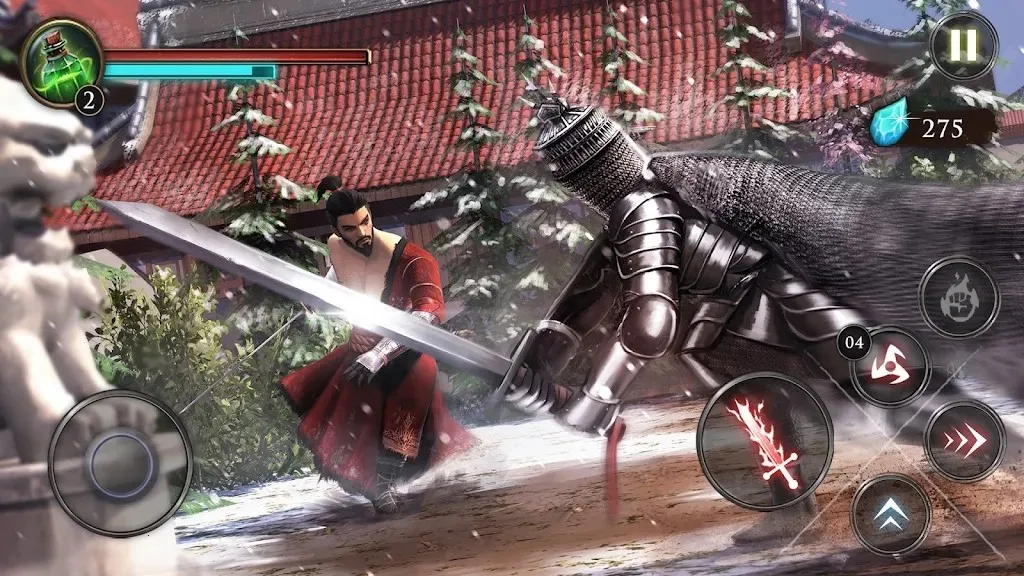Jump with the double up-arrow button
Viewport: 1024px width, 576px height.
pos(891,513)
